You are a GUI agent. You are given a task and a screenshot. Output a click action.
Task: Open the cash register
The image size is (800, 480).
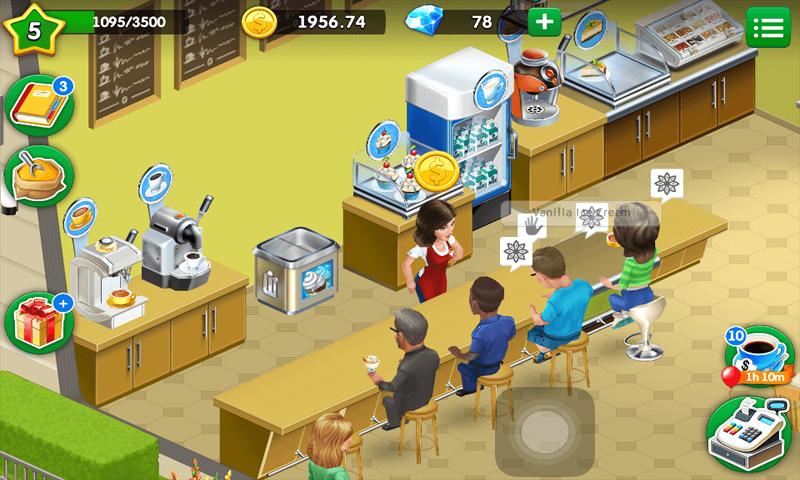pyautogui.click(x=744, y=434)
